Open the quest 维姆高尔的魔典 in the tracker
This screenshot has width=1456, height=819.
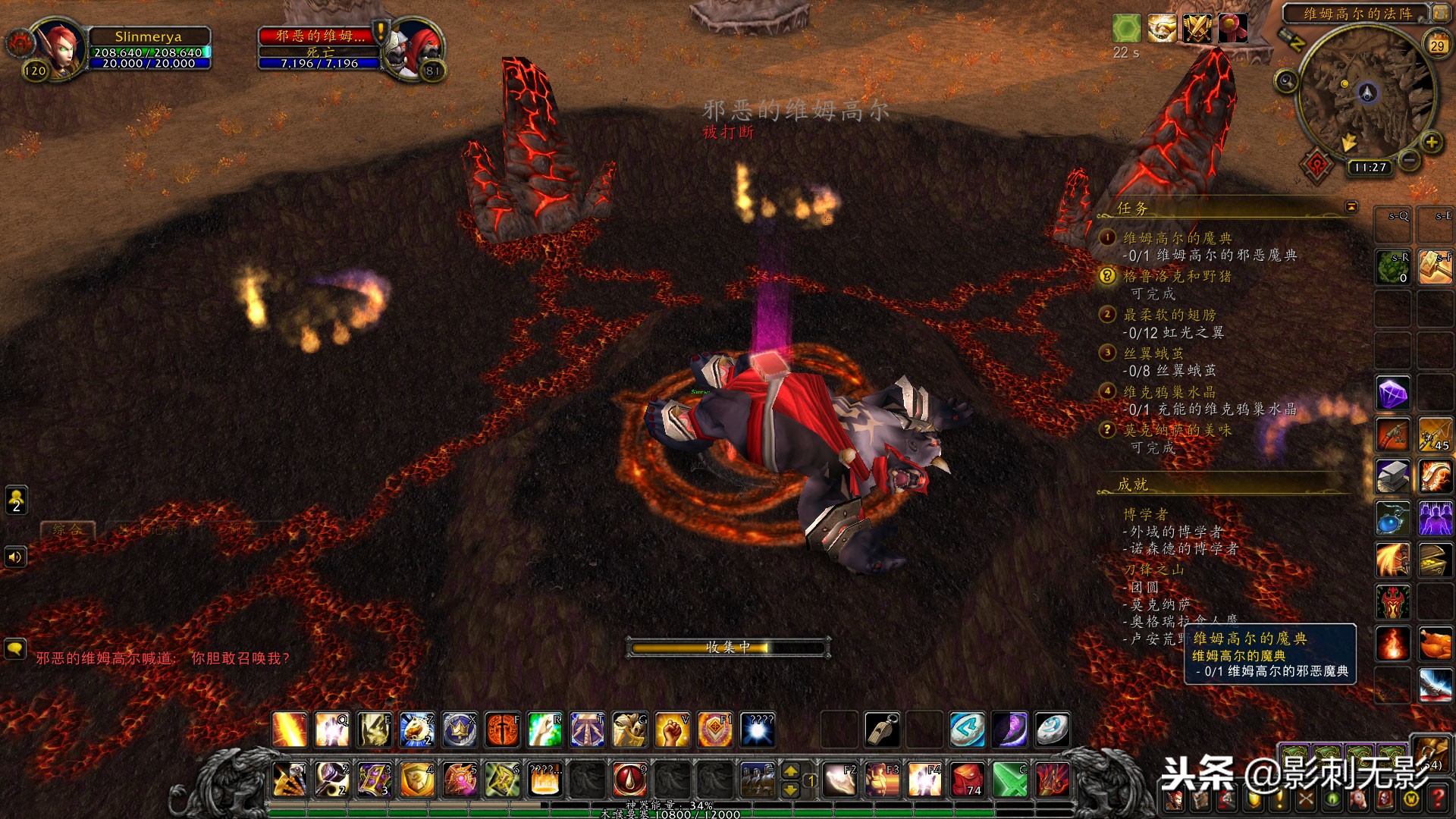point(1177,238)
